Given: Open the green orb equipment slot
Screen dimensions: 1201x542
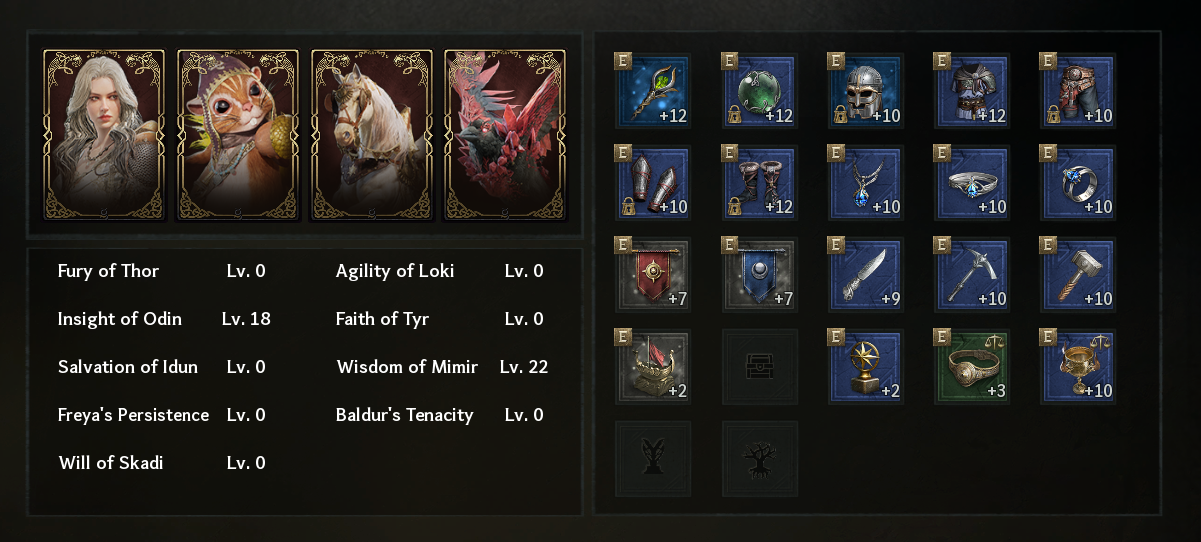Looking at the screenshot, I should (760, 92).
